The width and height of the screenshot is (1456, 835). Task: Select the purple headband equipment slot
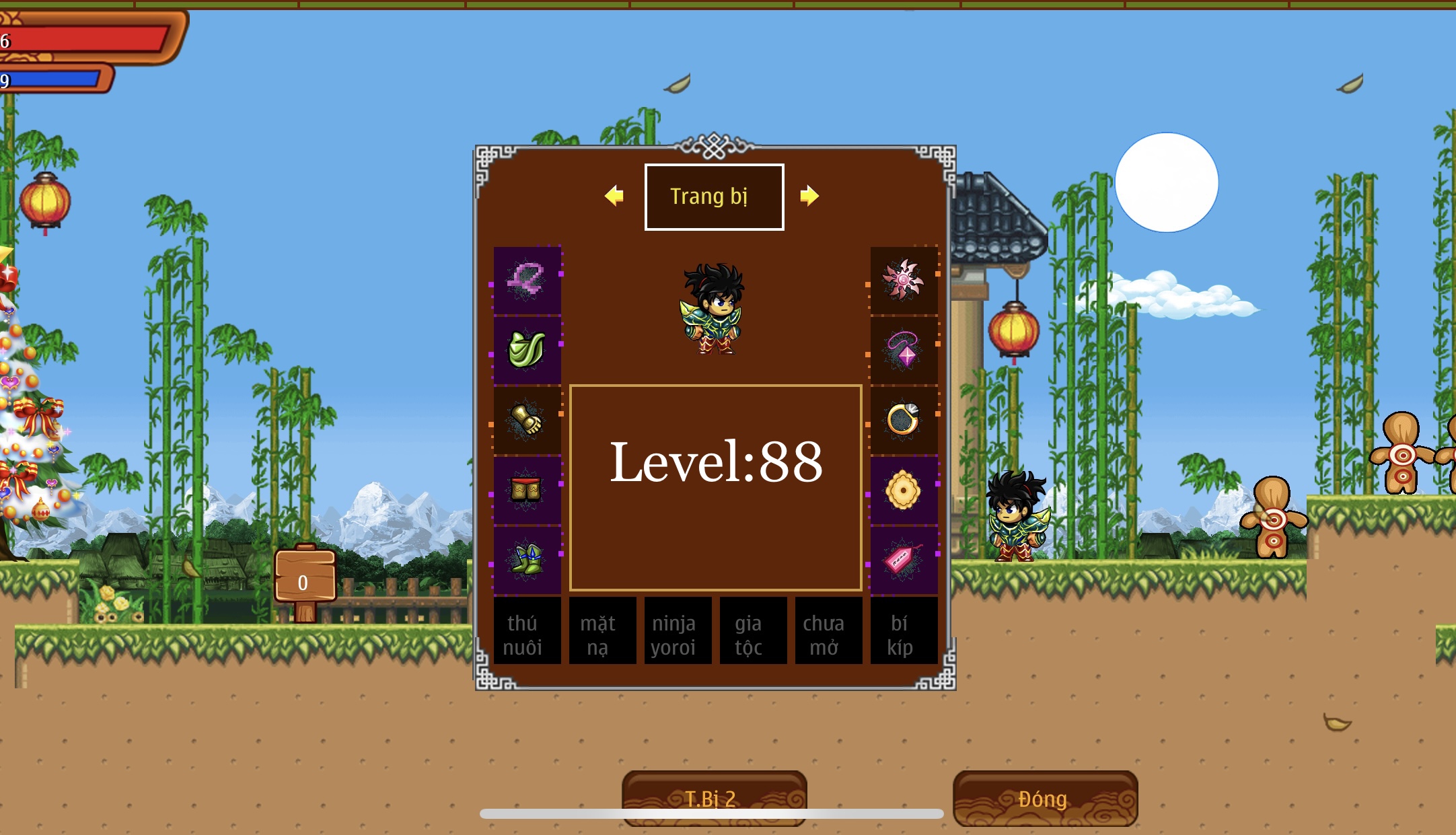click(527, 280)
